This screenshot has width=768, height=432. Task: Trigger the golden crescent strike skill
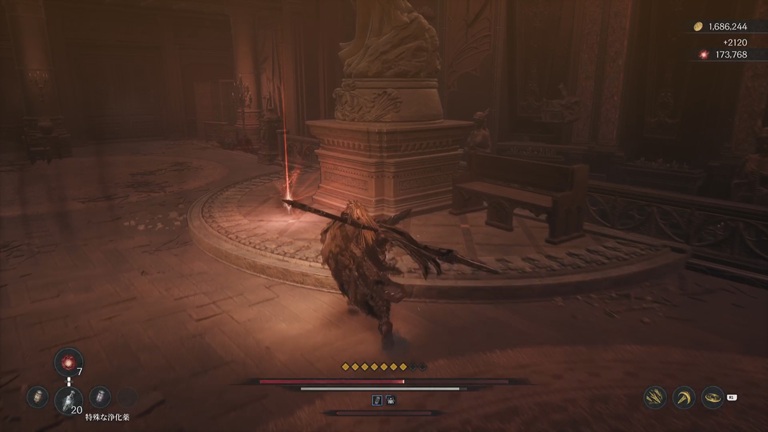tap(684, 398)
